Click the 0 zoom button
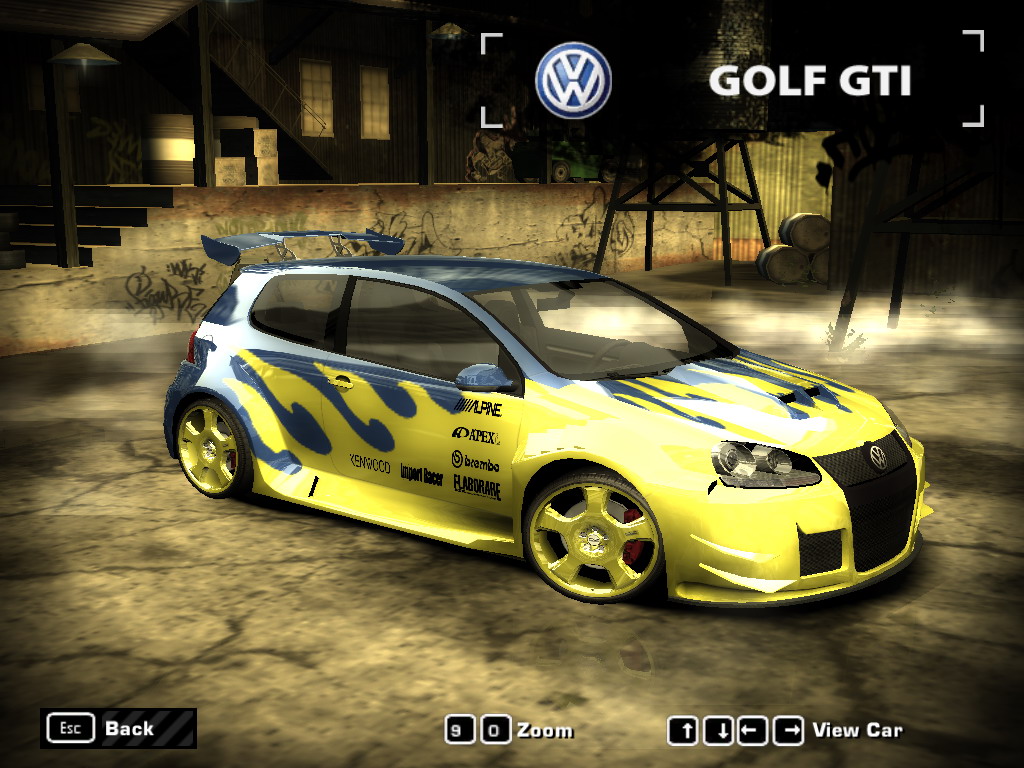The image size is (1024, 768). click(494, 730)
